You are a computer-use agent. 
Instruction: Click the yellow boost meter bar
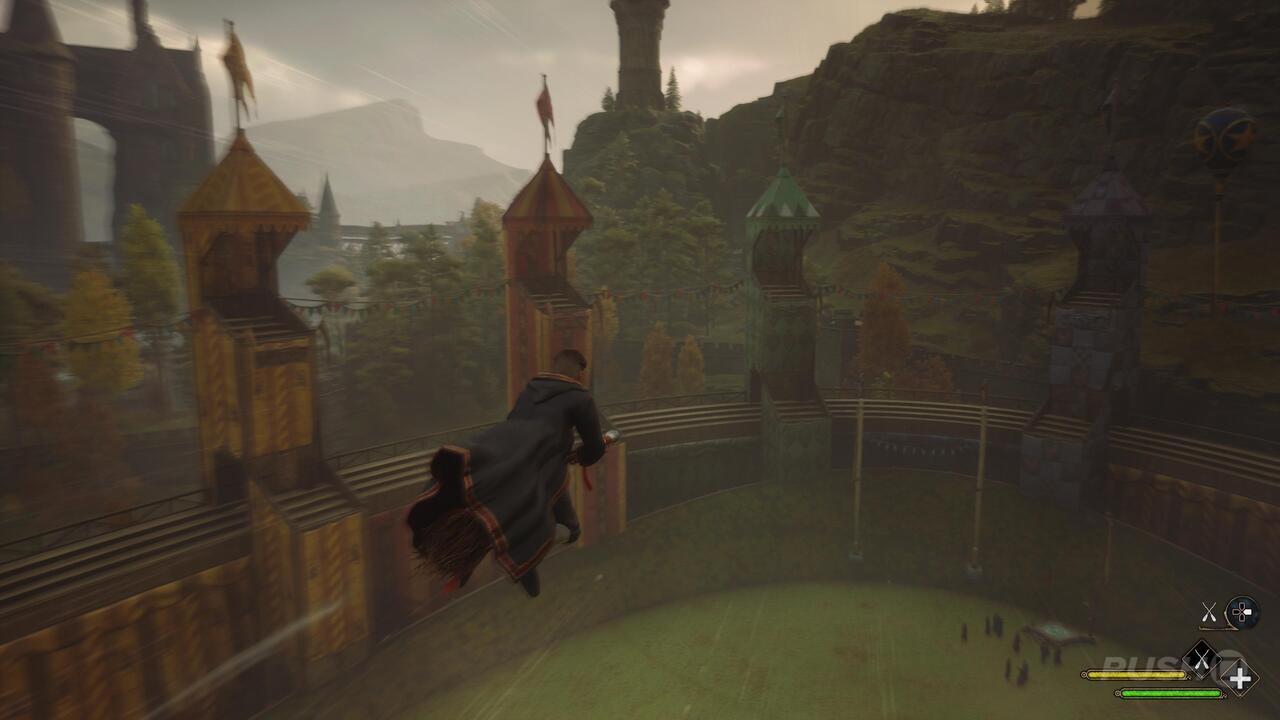pyautogui.click(x=1136, y=674)
